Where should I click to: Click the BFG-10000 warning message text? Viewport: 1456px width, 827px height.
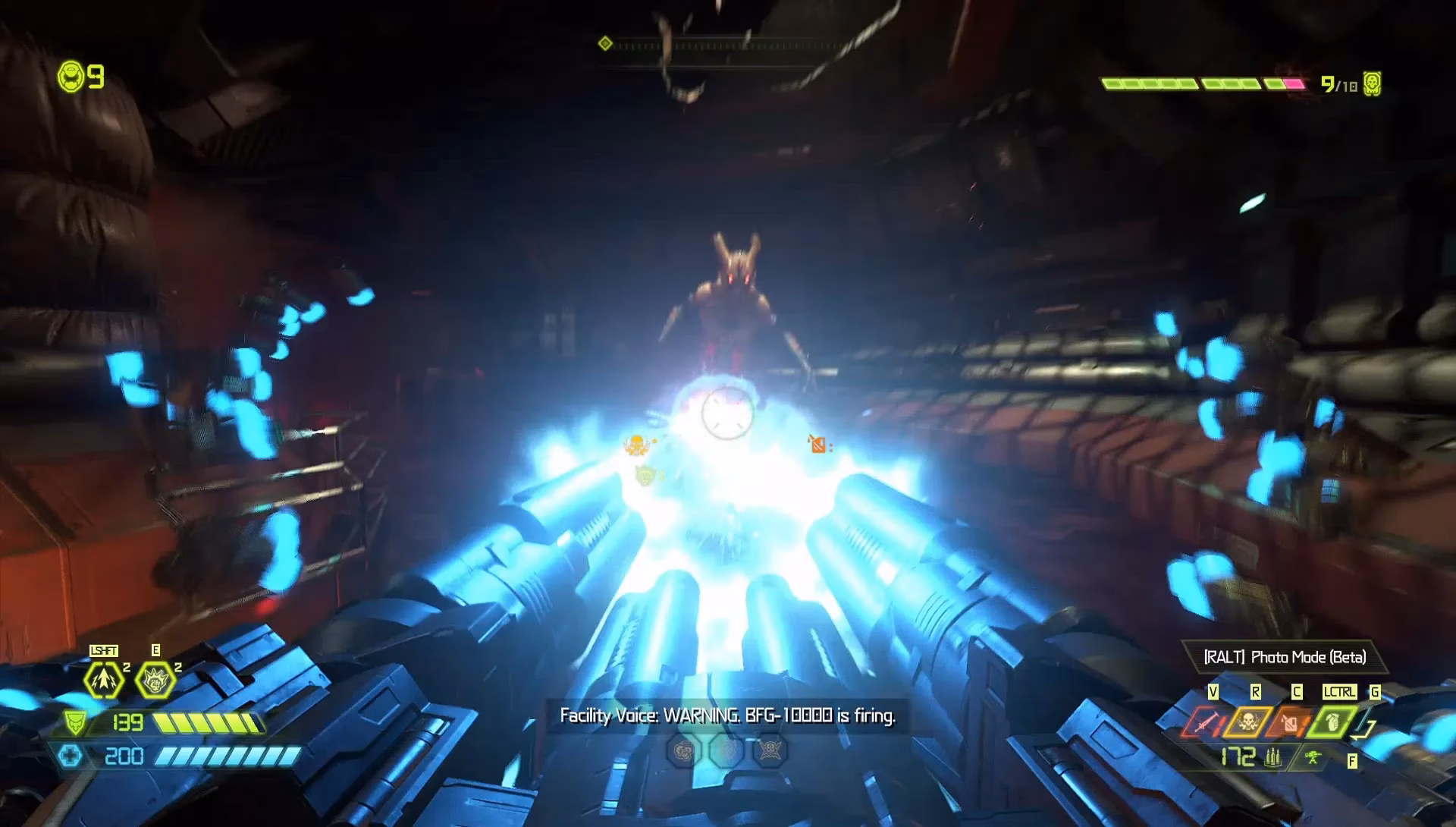pos(728,715)
